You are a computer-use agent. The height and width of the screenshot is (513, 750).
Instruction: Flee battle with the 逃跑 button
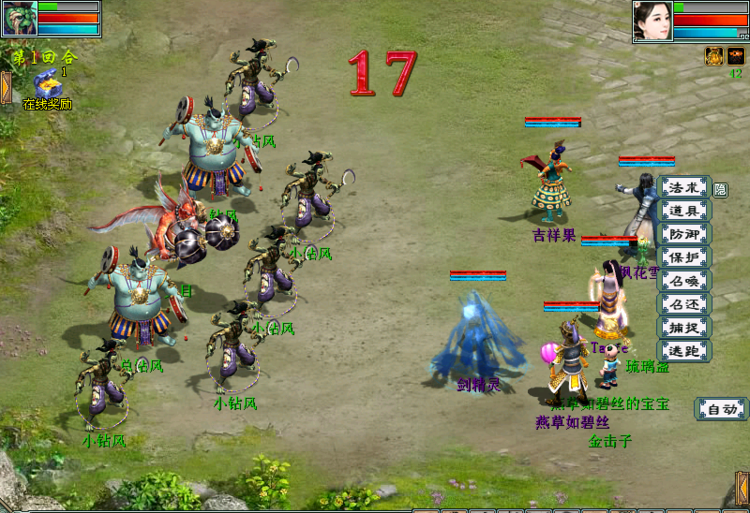click(685, 350)
